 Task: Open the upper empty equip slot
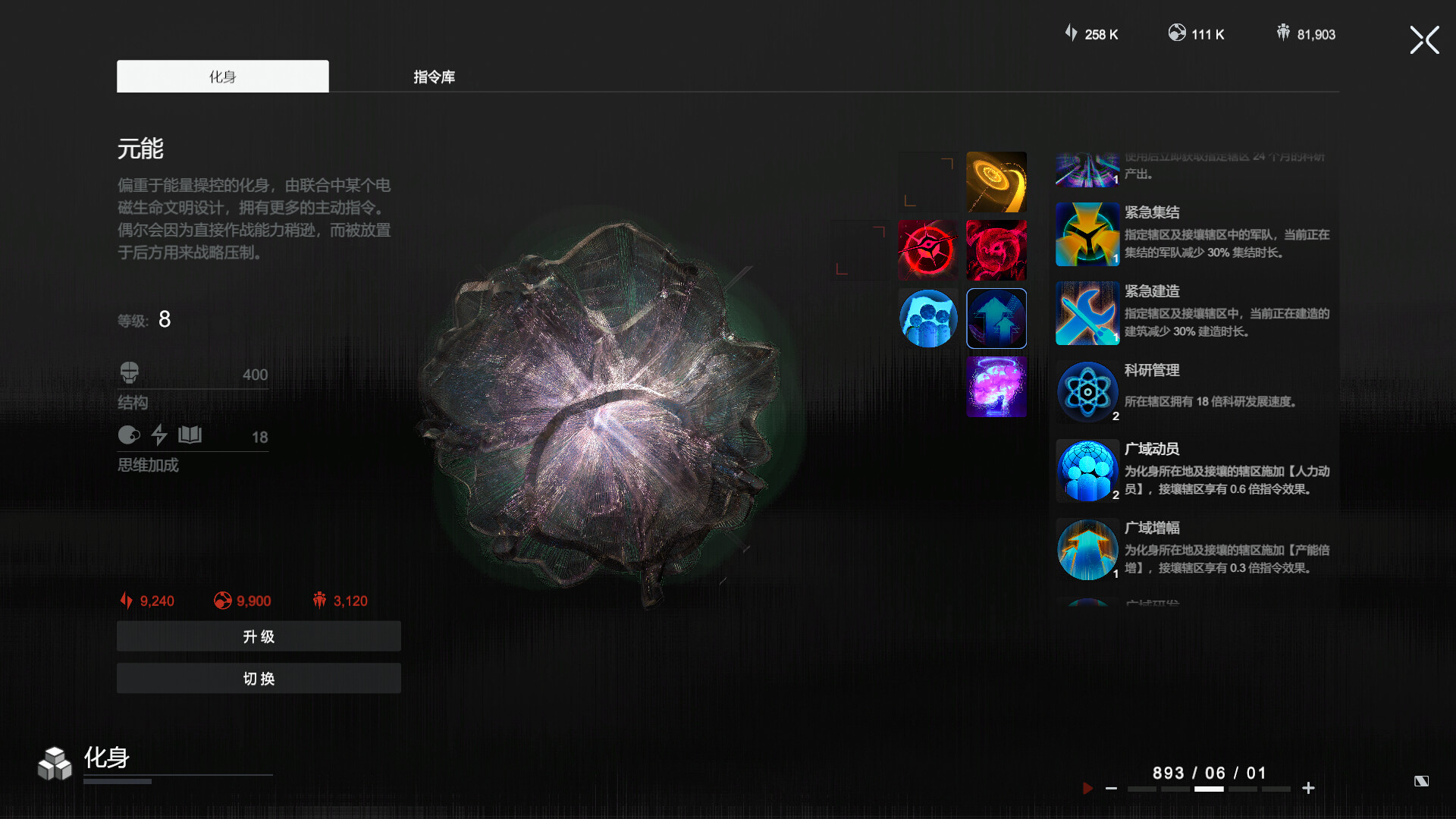927,180
